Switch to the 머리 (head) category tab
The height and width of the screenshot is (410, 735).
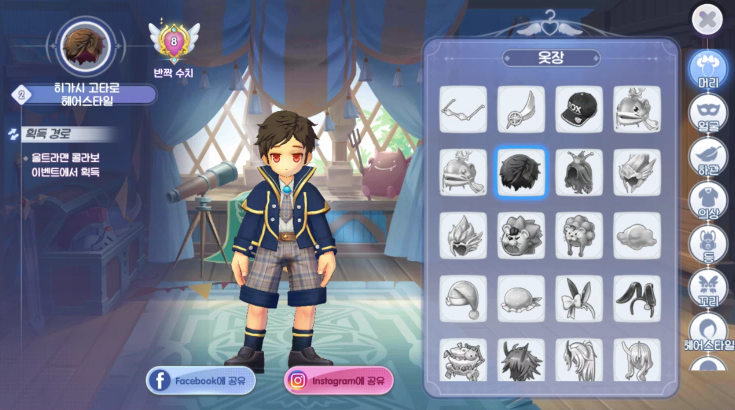708,70
